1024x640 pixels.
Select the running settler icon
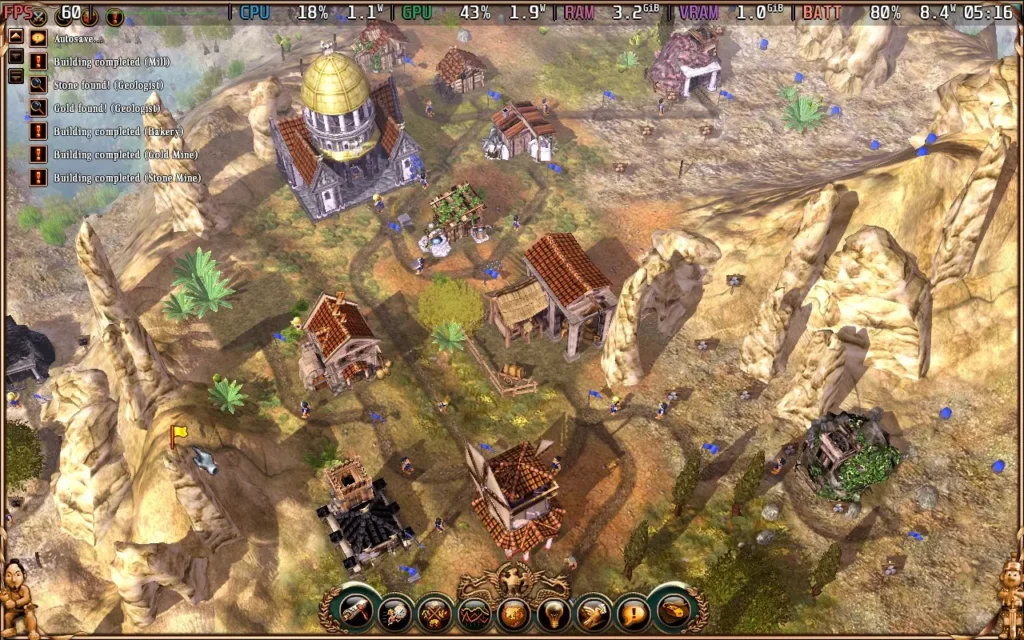(x=395, y=611)
